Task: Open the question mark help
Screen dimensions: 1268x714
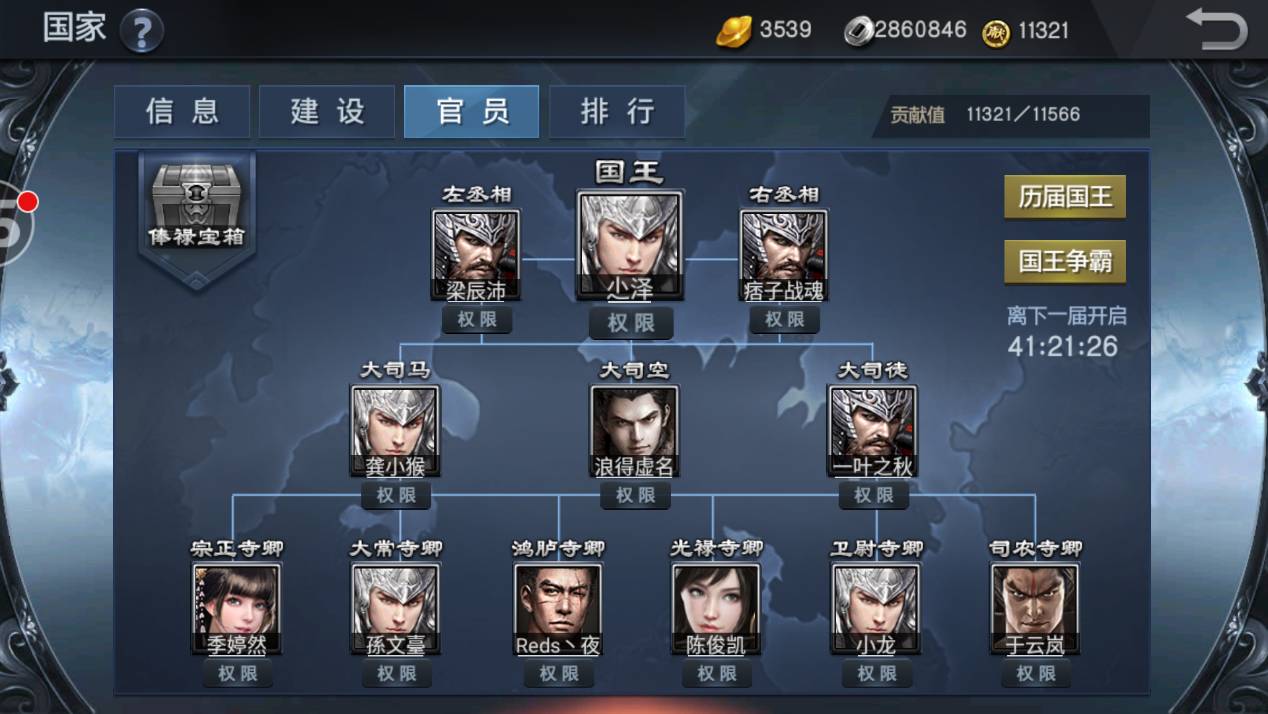Action: click(142, 31)
